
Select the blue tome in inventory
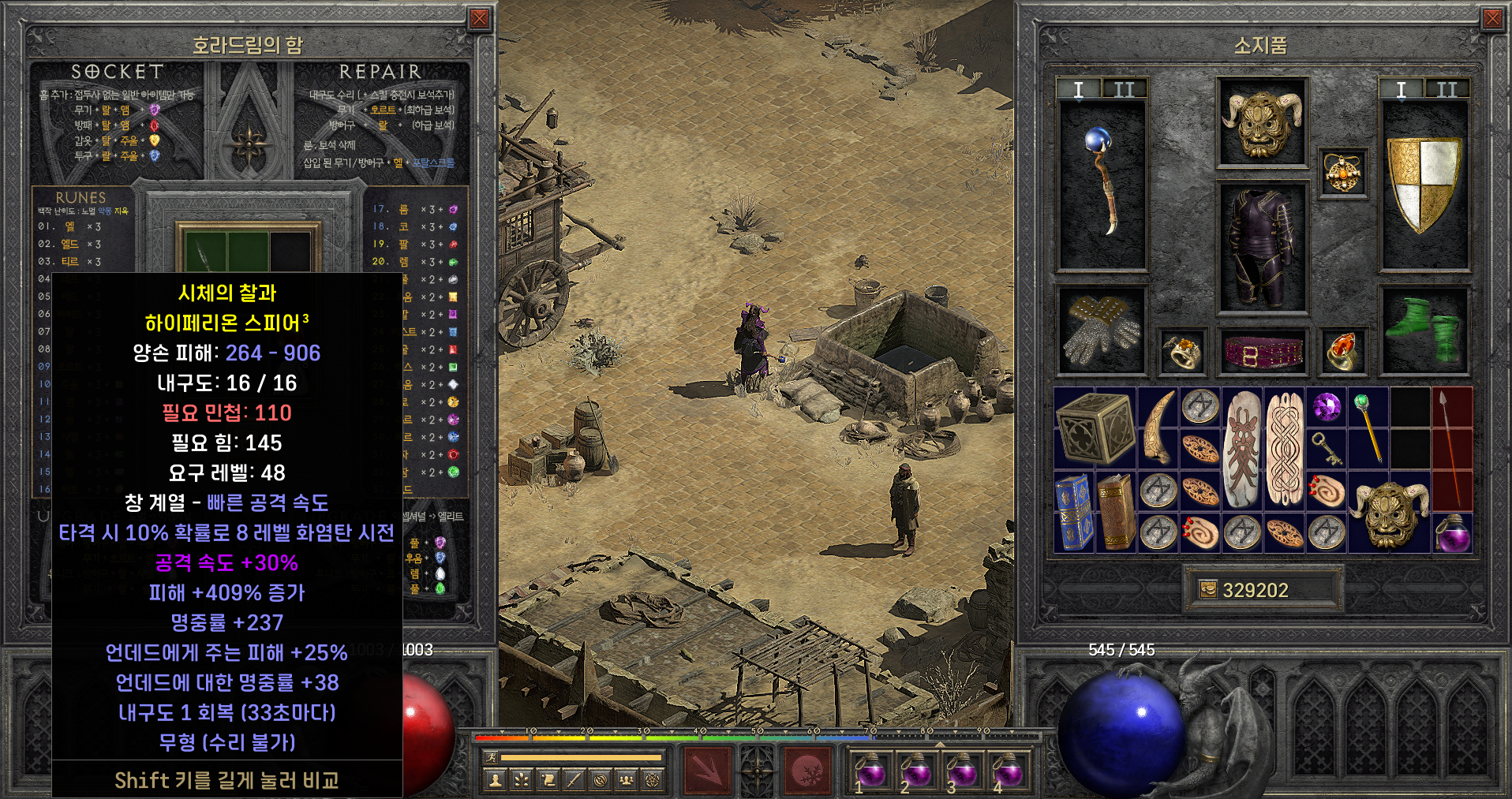[x=1074, y=512]
